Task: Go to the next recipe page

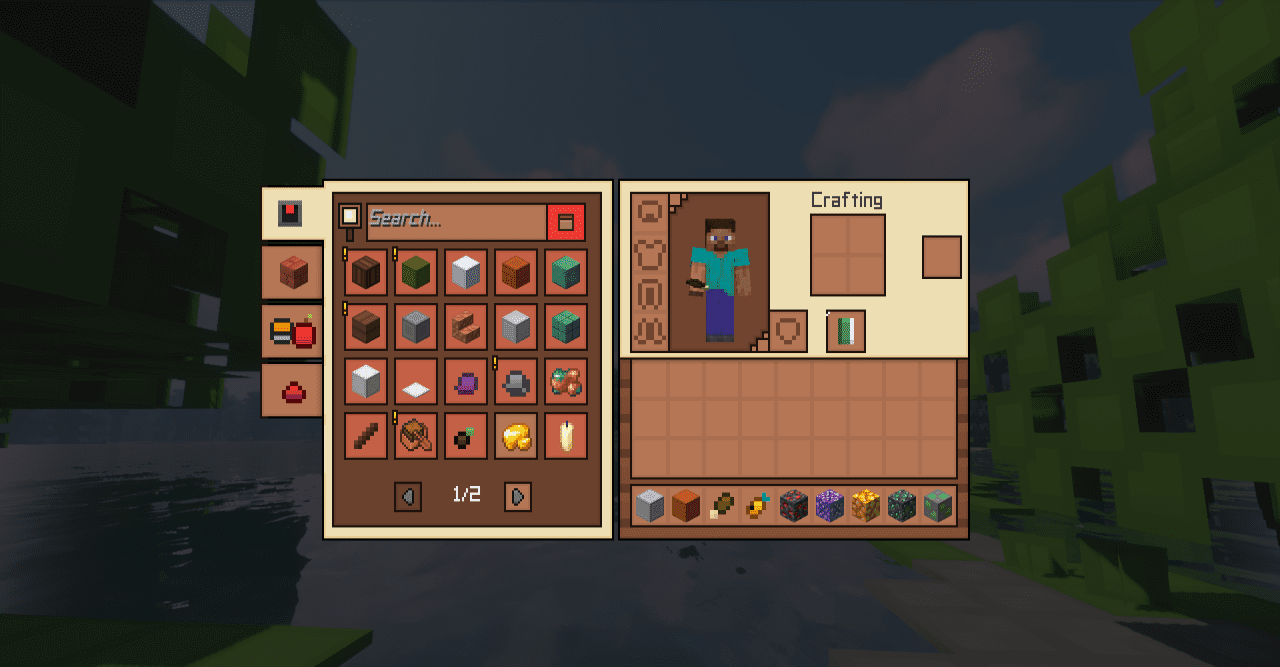Action: click(x=517, y=496)
